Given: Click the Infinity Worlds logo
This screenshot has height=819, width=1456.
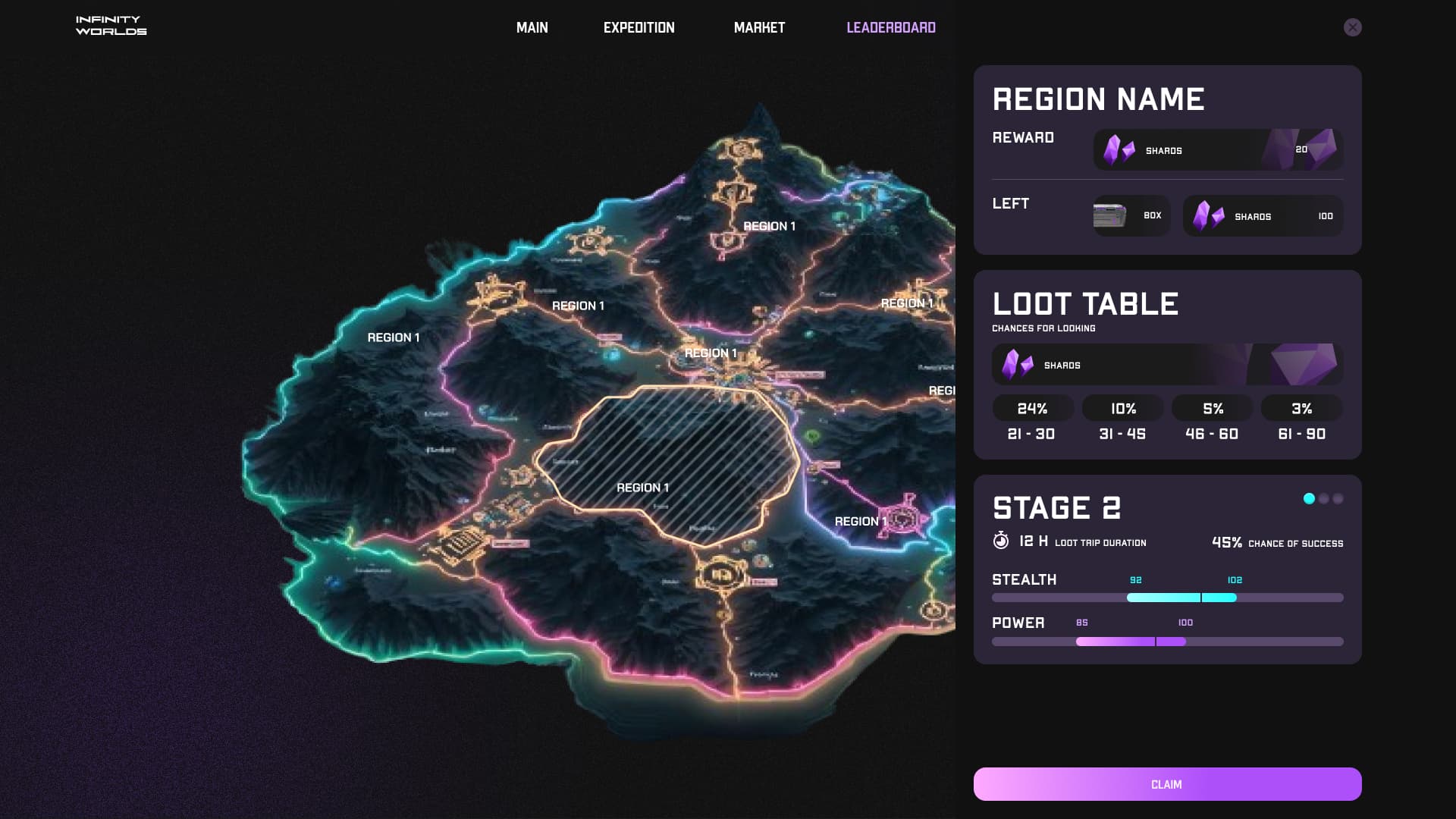Looking at the screenshot, I should click(x=111, y=26).
